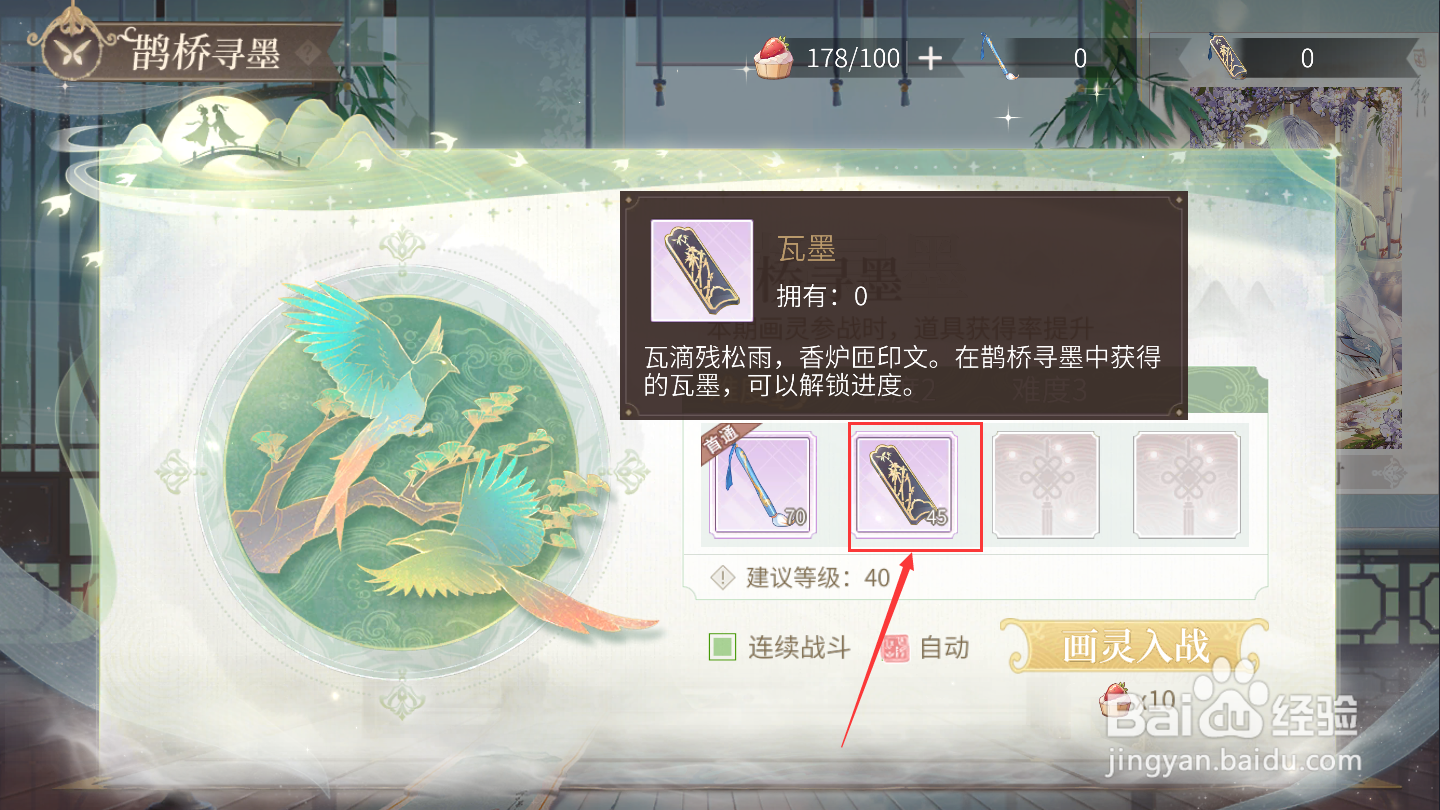Select the brush reward icon labeled 70
The width and height of the screenshot is (1440, 810).
(763, 485)
